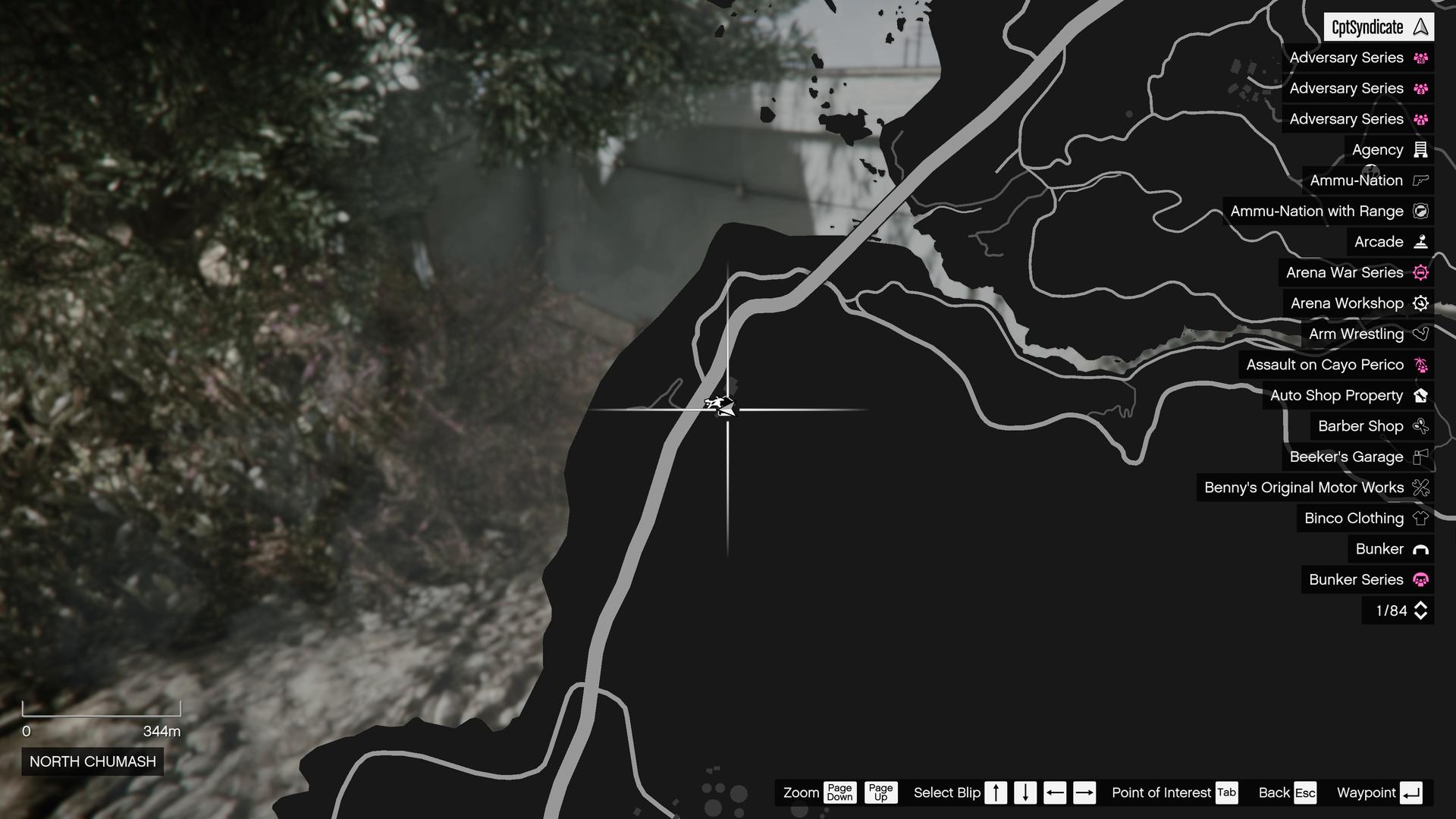Select the Adversary Series skull icon
This screenshot has height=819, width=1456.
1420,58
